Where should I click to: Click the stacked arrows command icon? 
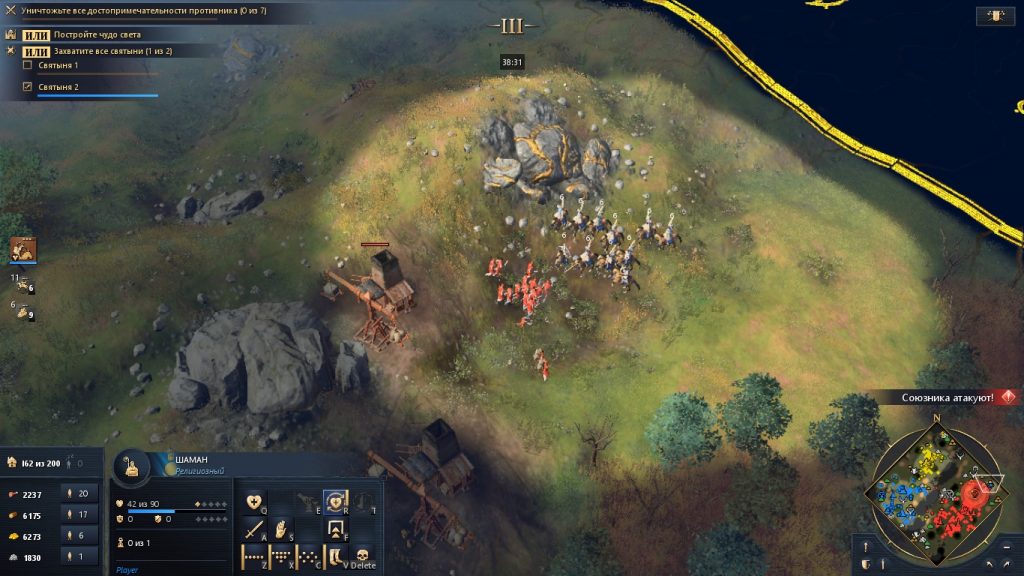tap(338, 530)
